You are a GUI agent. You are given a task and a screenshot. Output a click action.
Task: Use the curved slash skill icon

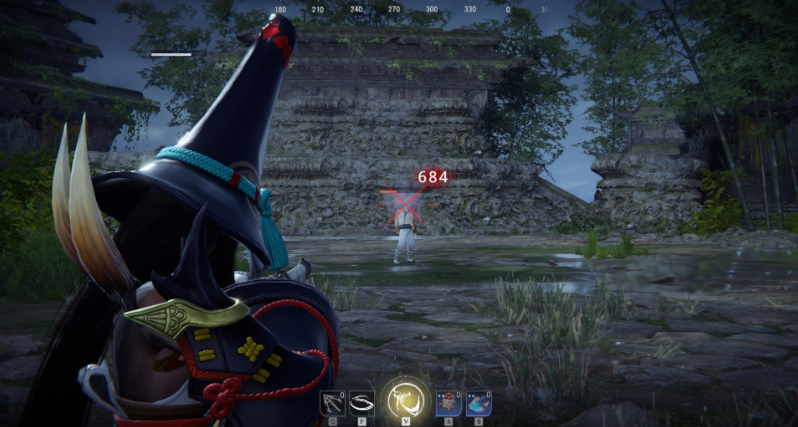click(x=361, y=402)
